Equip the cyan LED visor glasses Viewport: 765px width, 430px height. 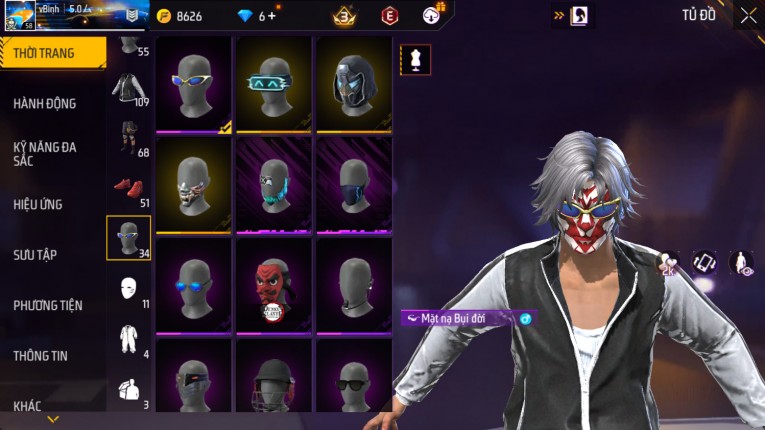[x=274, y=84]
